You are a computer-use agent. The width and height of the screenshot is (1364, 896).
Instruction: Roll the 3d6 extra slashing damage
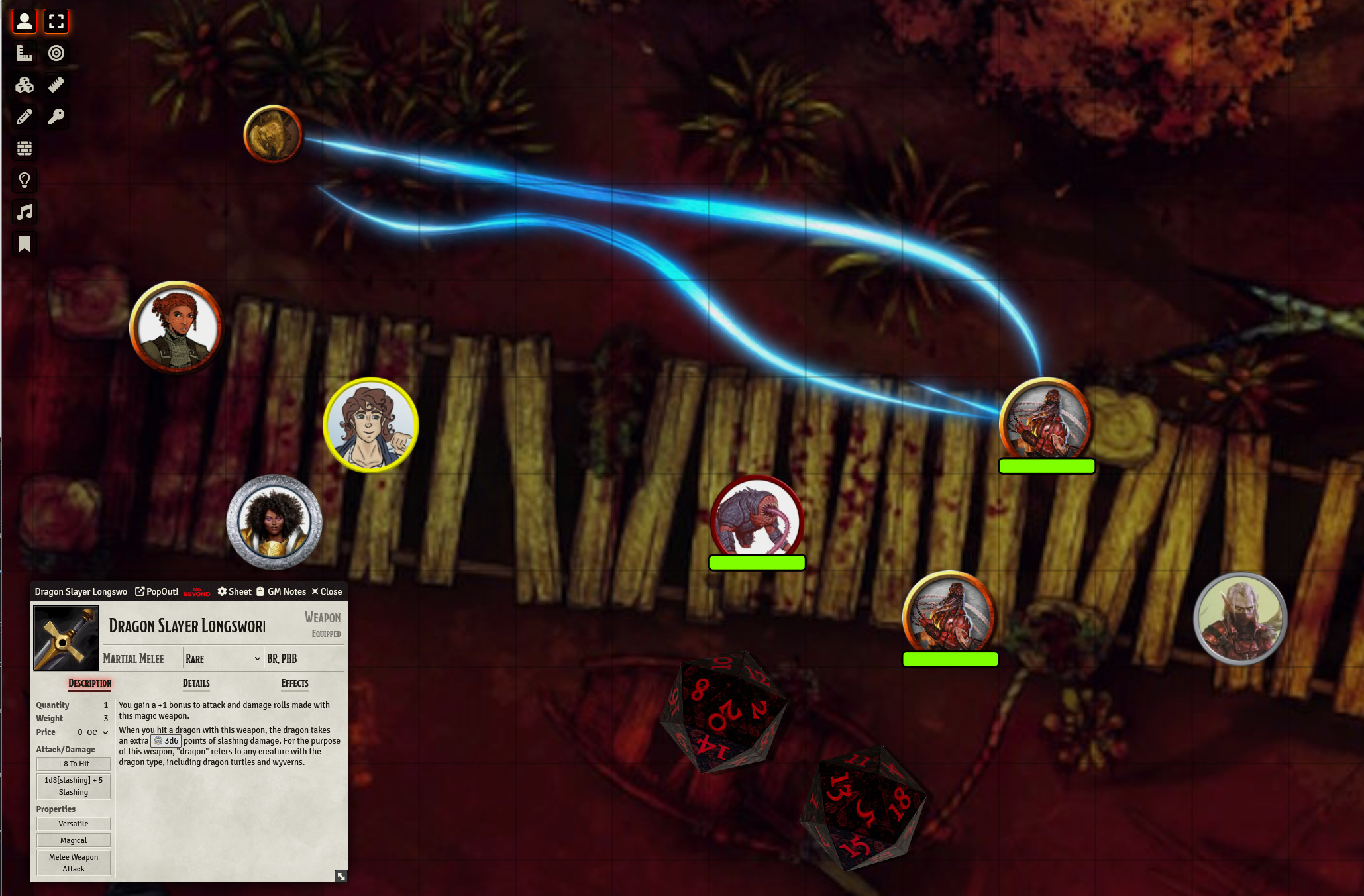click(x=166, y=741)
